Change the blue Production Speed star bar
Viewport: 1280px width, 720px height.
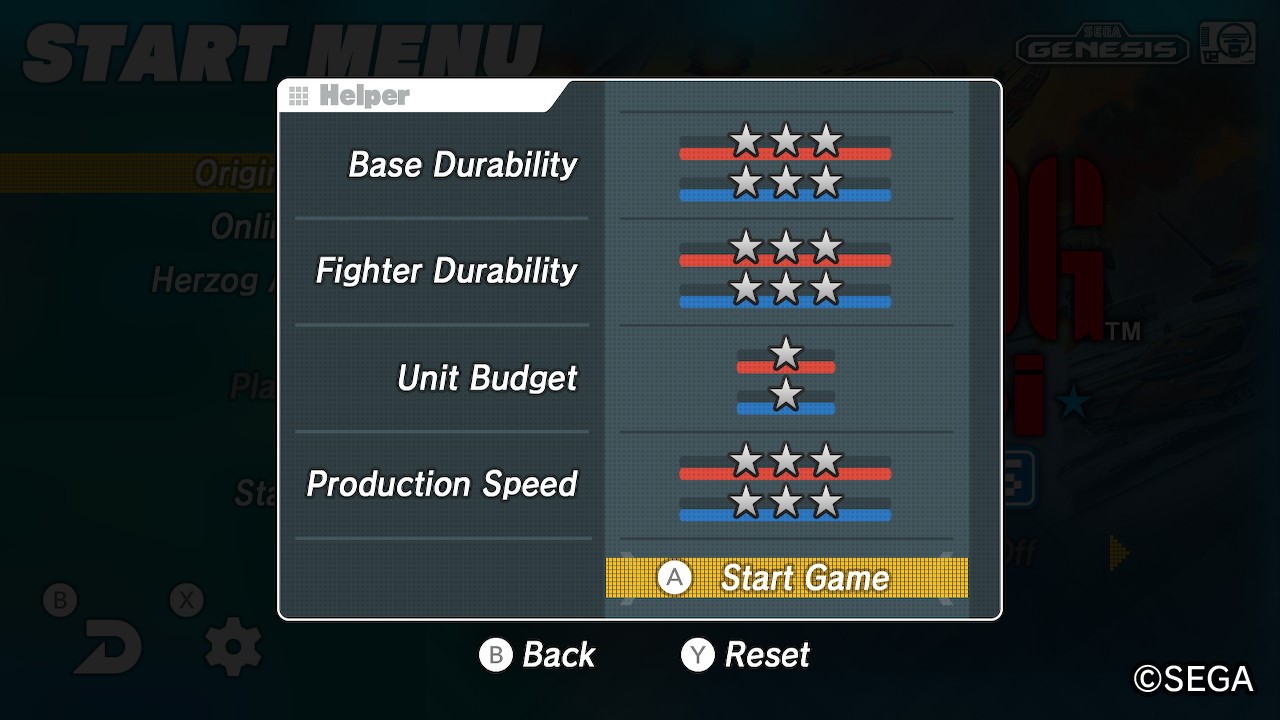point(785,506)
